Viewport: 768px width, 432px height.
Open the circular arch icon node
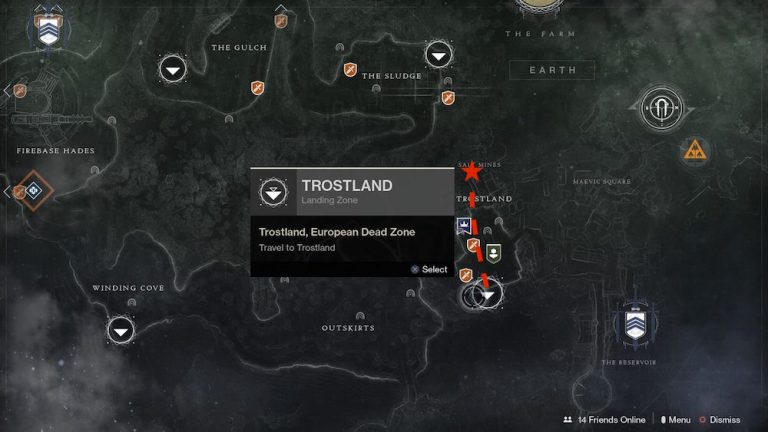point(660,109)
